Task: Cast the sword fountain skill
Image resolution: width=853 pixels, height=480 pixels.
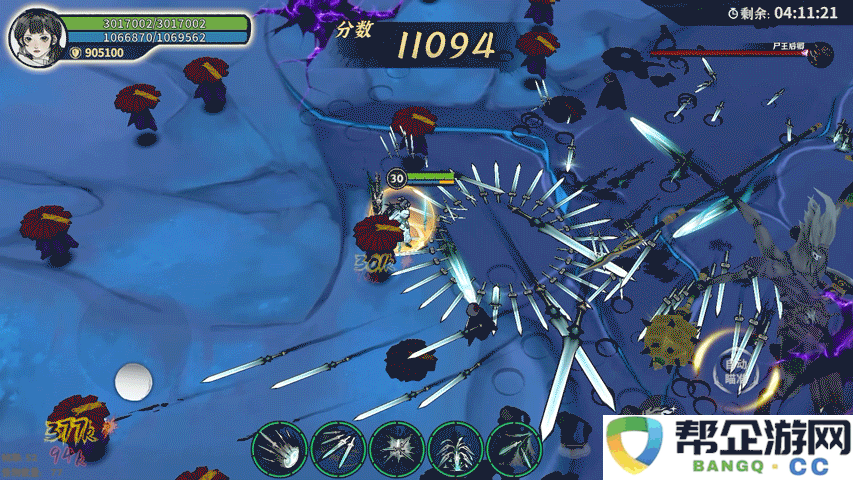Action: click(x=456, y=448)
